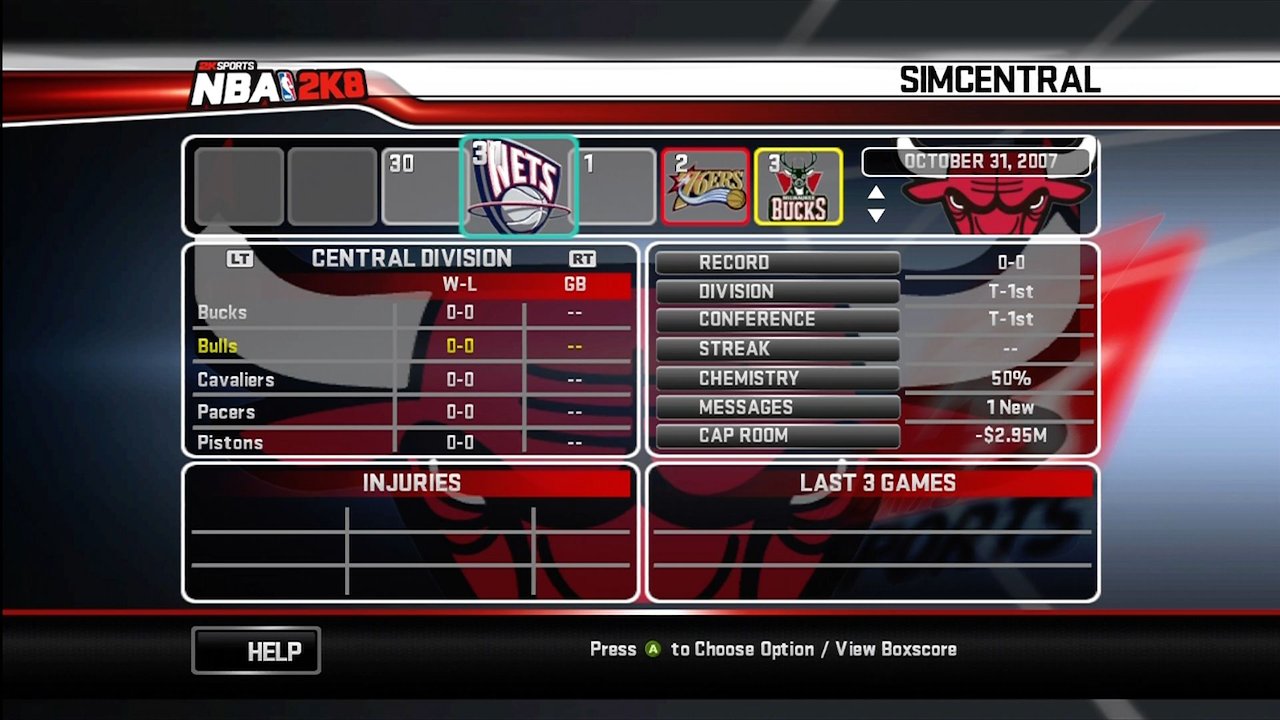Choose the Bucks row in Central Division
1280x720 pixels.
coord(412,313)
